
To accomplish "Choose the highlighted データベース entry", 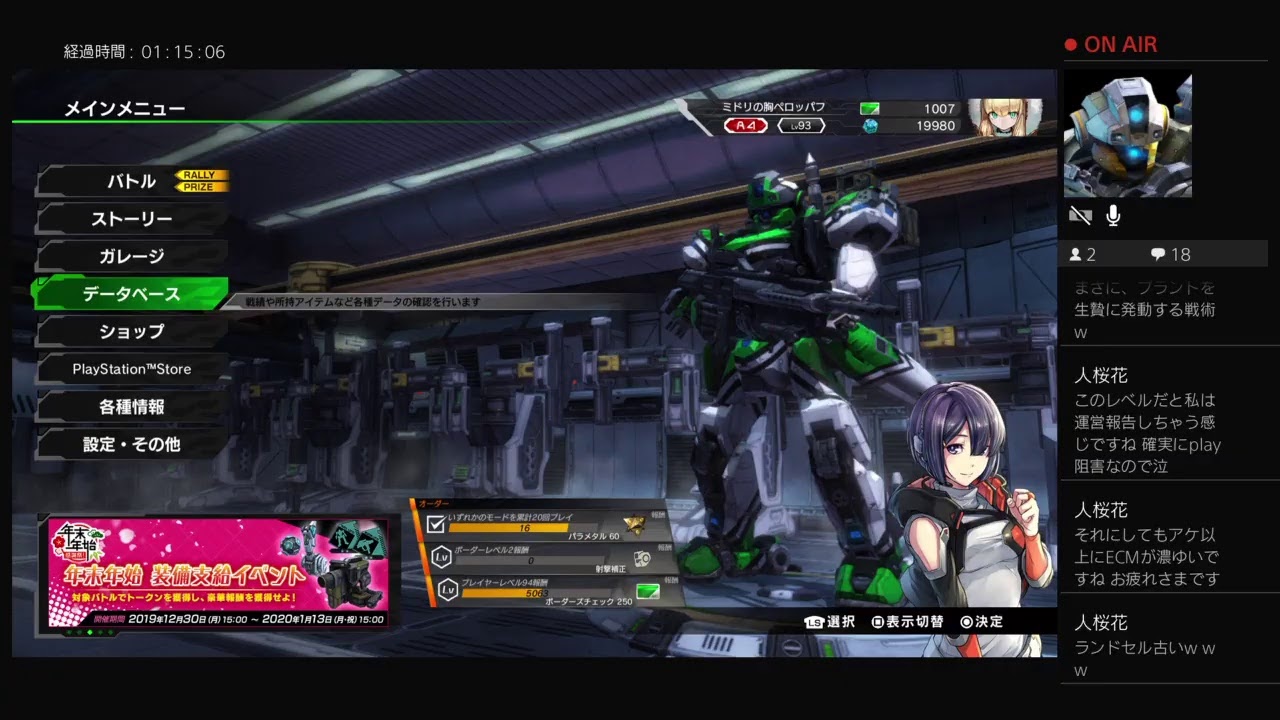I will [132, 294].
